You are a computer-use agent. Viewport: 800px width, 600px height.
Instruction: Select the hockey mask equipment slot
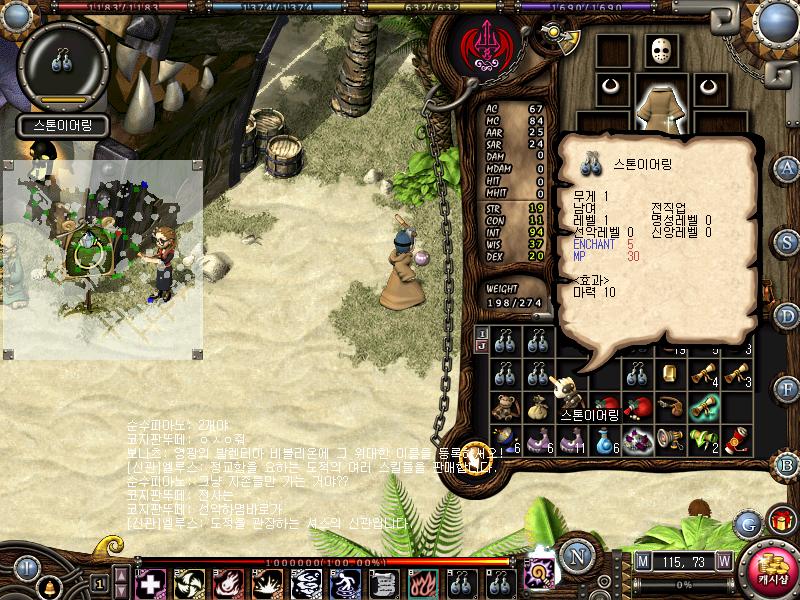coord(661,51)
